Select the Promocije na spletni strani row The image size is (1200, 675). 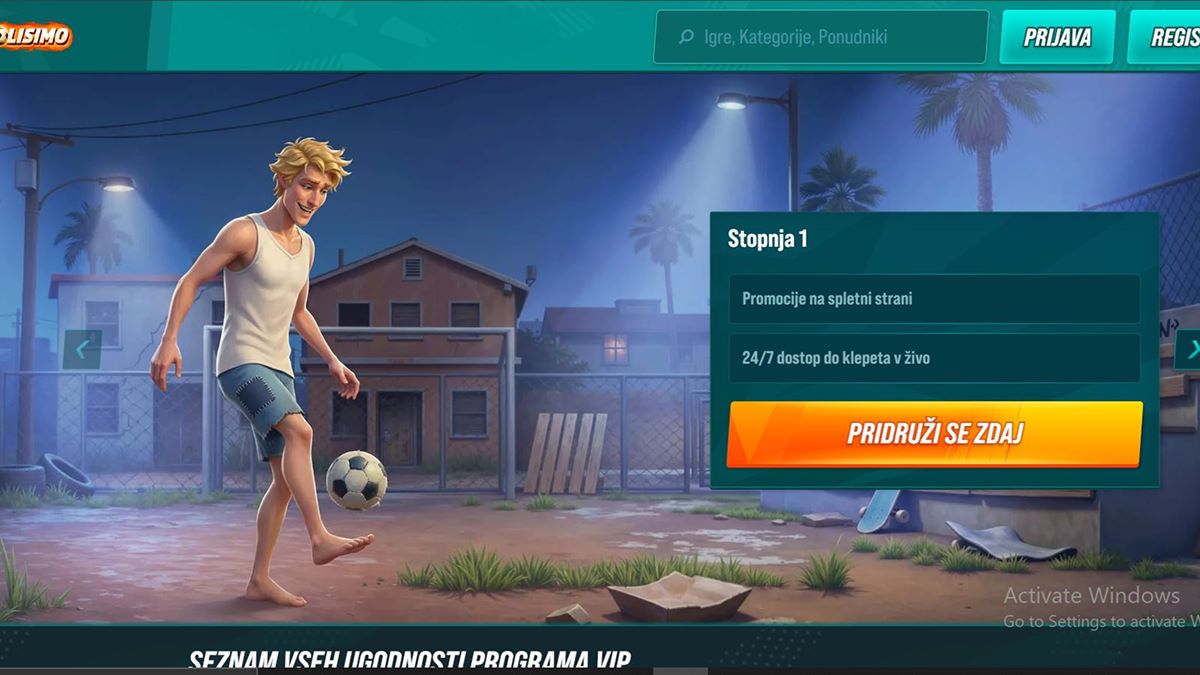(x=934, y=299)
